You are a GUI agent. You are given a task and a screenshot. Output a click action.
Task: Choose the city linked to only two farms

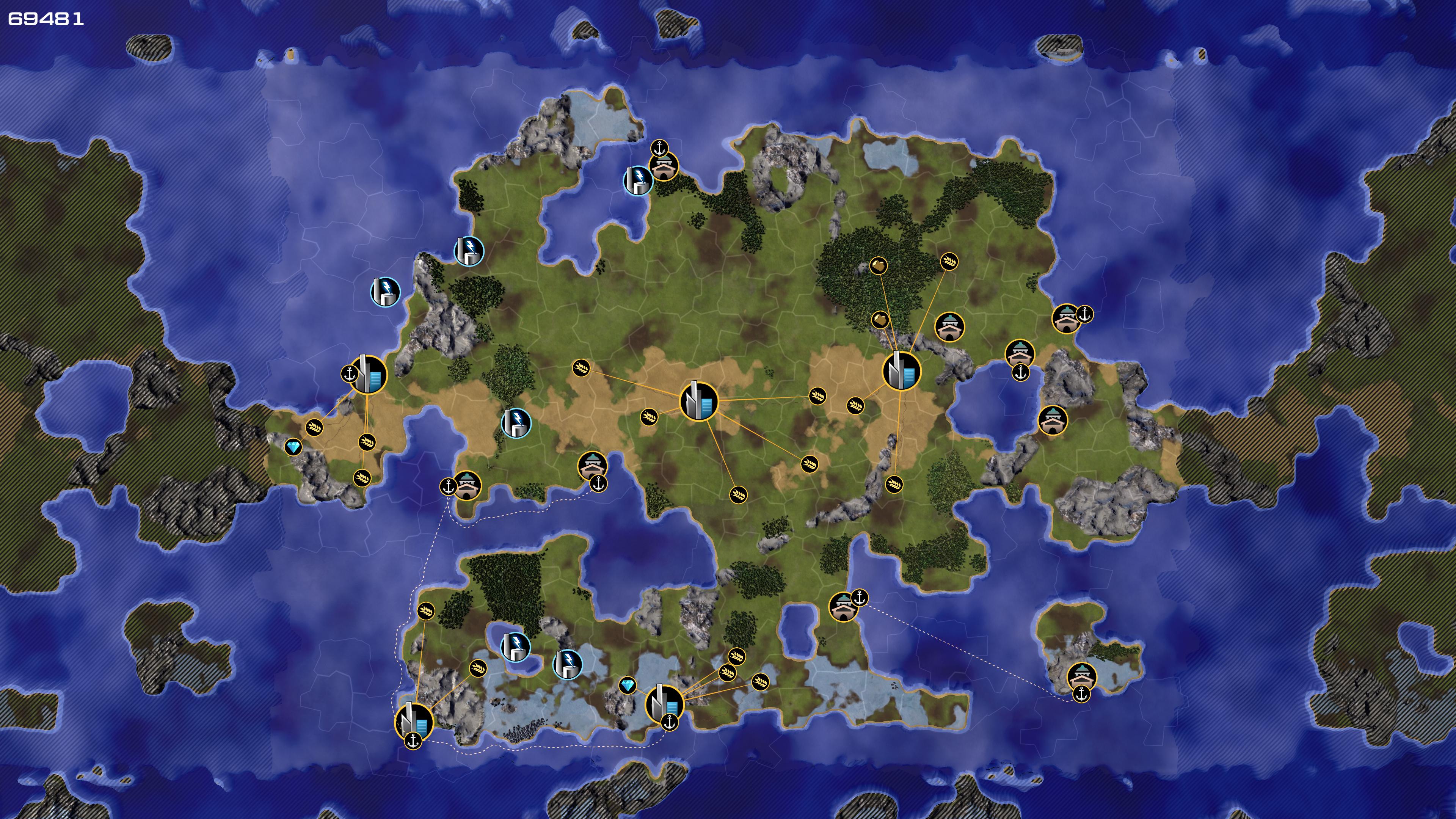click(x=414, y=721)
